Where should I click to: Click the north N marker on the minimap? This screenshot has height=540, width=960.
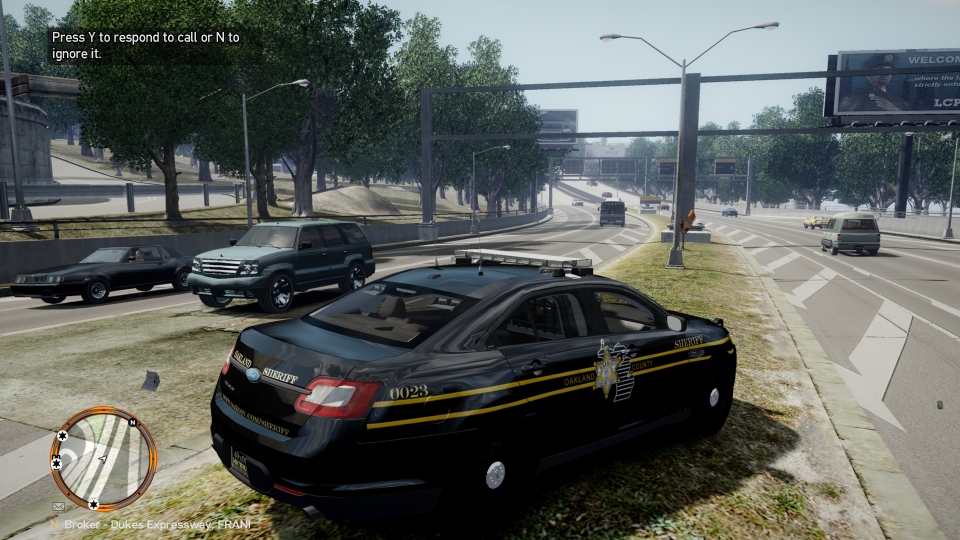[131, 421]
